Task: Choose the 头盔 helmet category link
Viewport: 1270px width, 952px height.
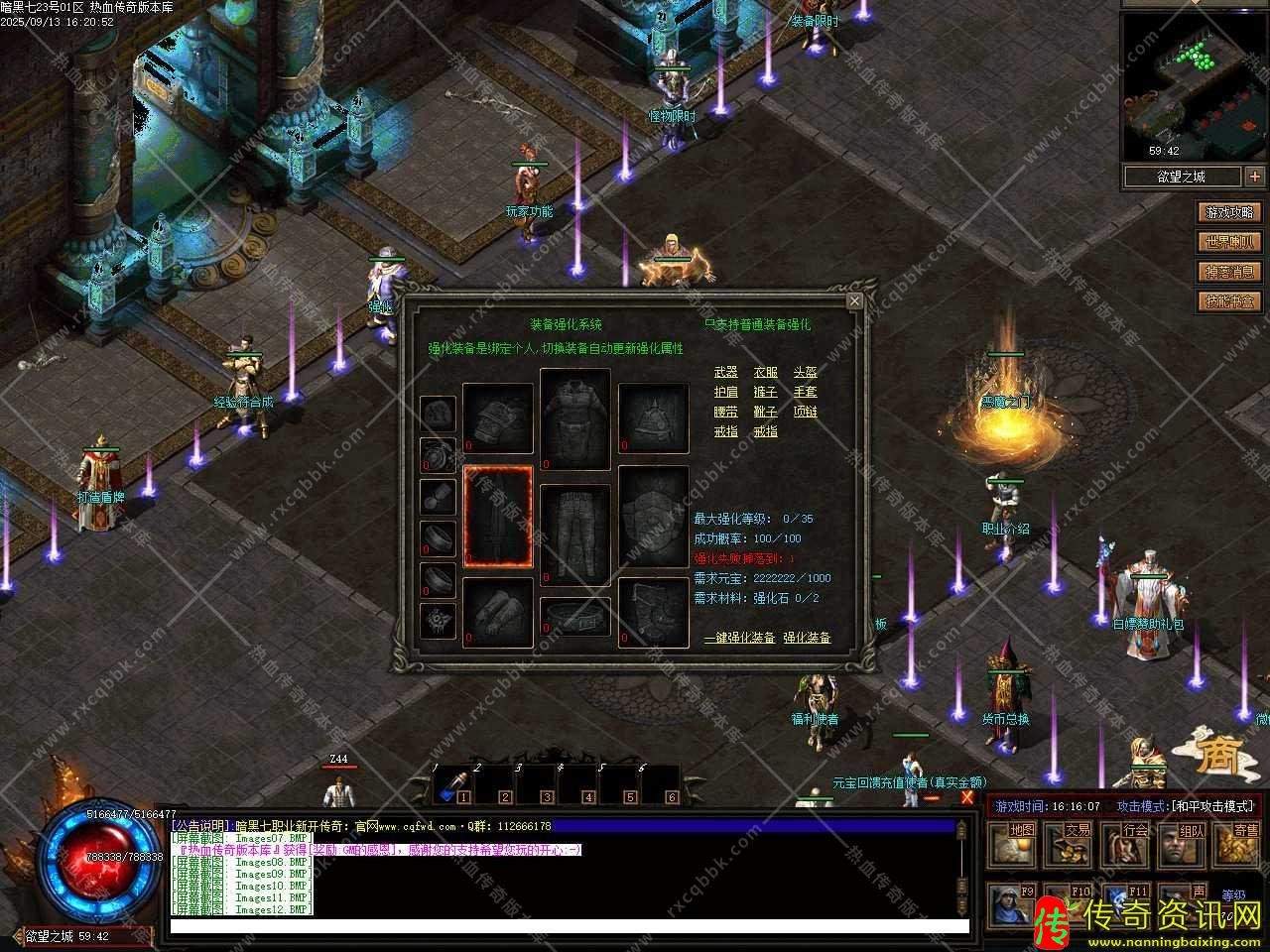Action: click(x=806, y=372)
